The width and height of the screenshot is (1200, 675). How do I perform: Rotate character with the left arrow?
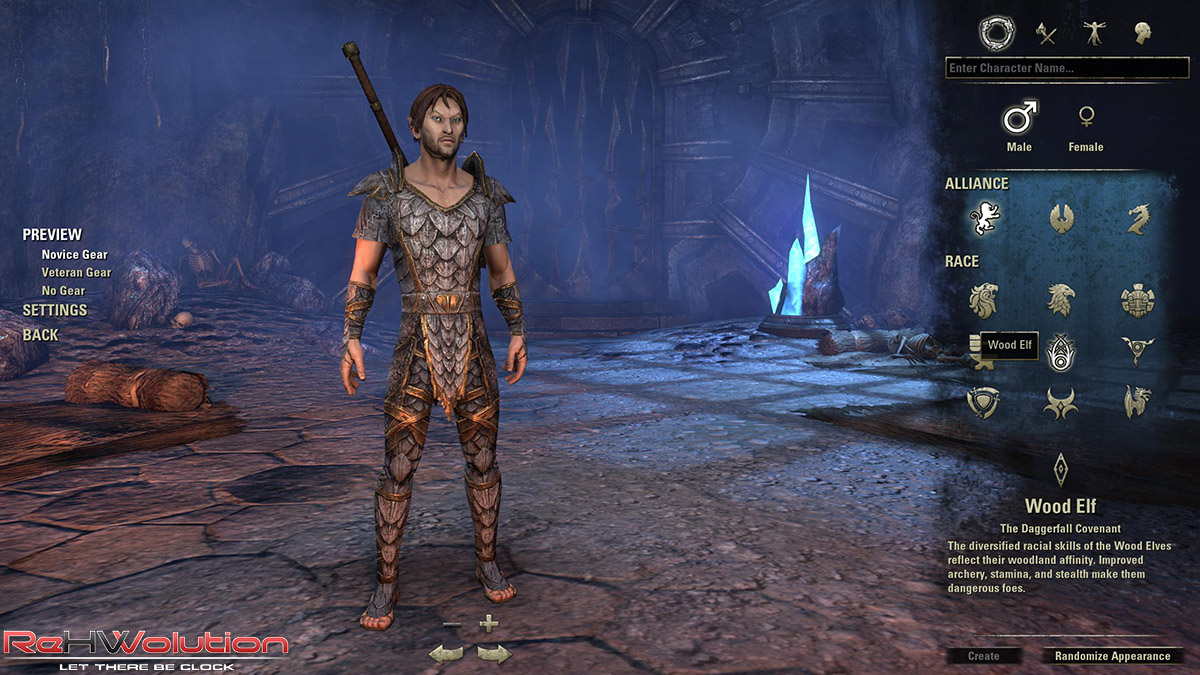click(x=446, y=654)
